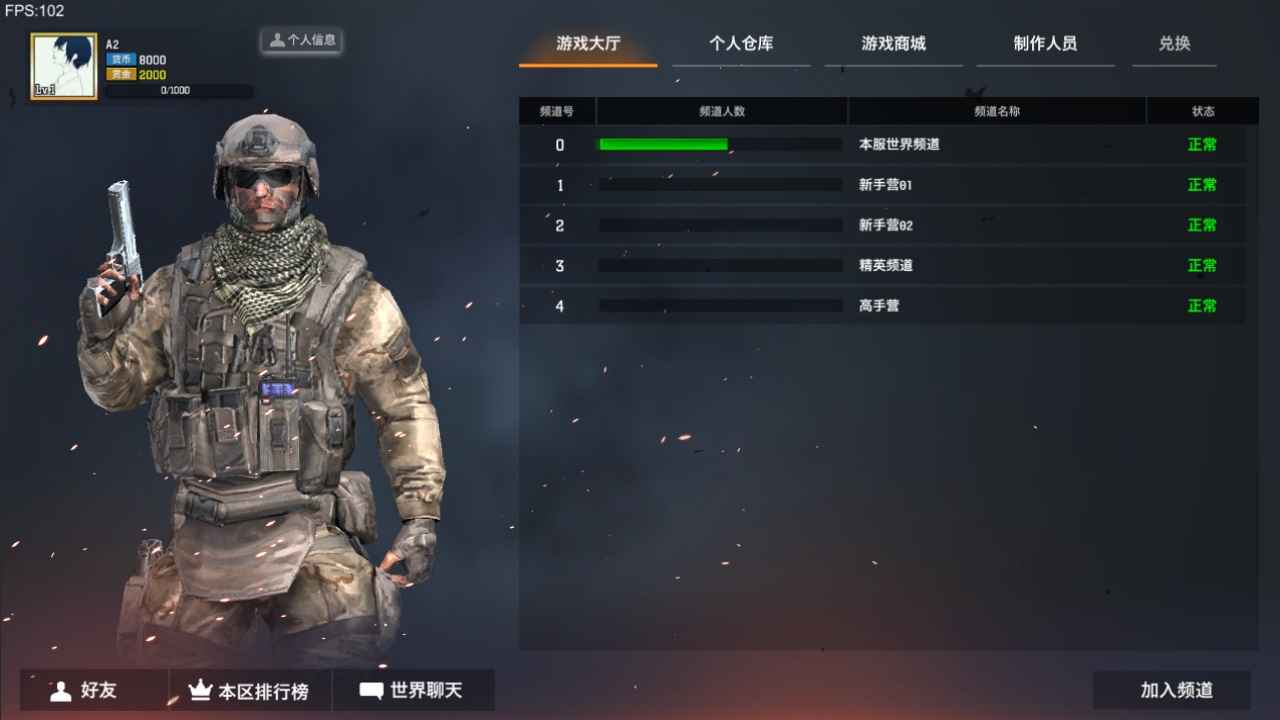Click the person icon on 好友 button
1280x720 pixels.
pyautogui.click(x=60, y=690)
